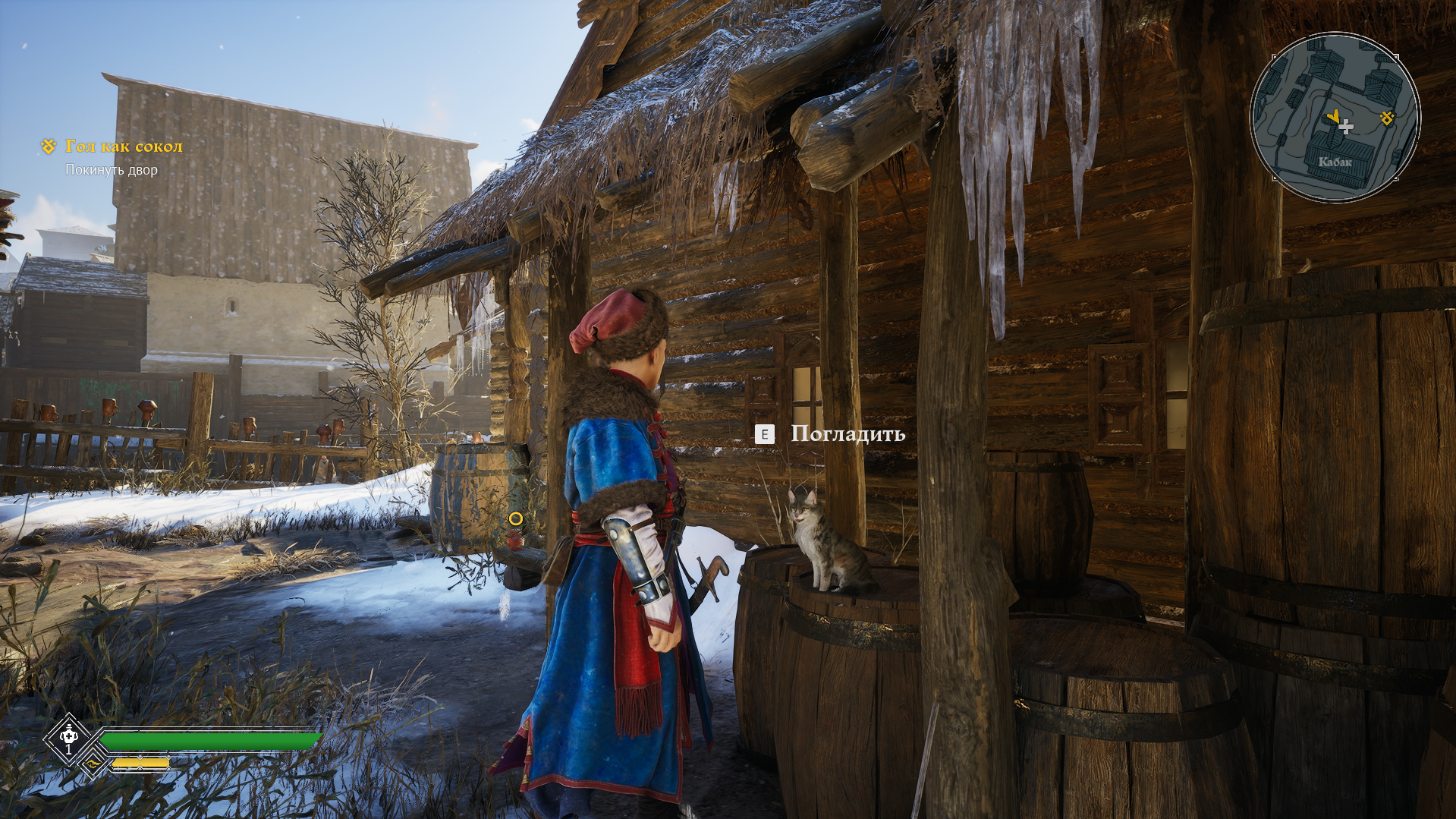
Task: Select the «Гол как сокол» quest title
Action: tap(124, 146)
